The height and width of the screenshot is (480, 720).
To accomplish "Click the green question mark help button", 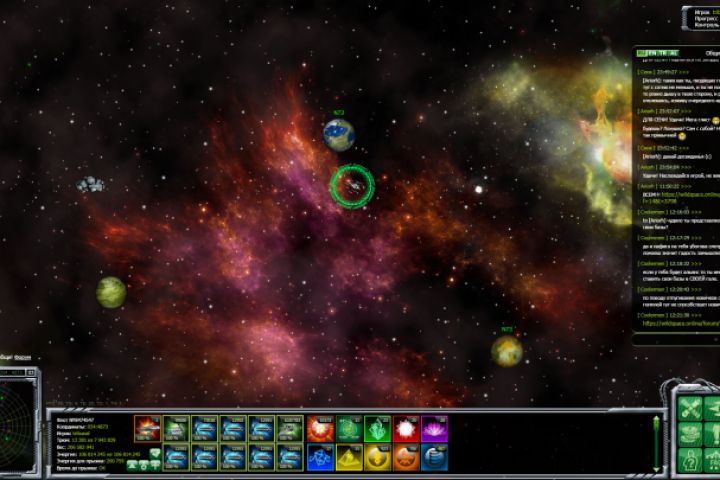I will (691, 461).
